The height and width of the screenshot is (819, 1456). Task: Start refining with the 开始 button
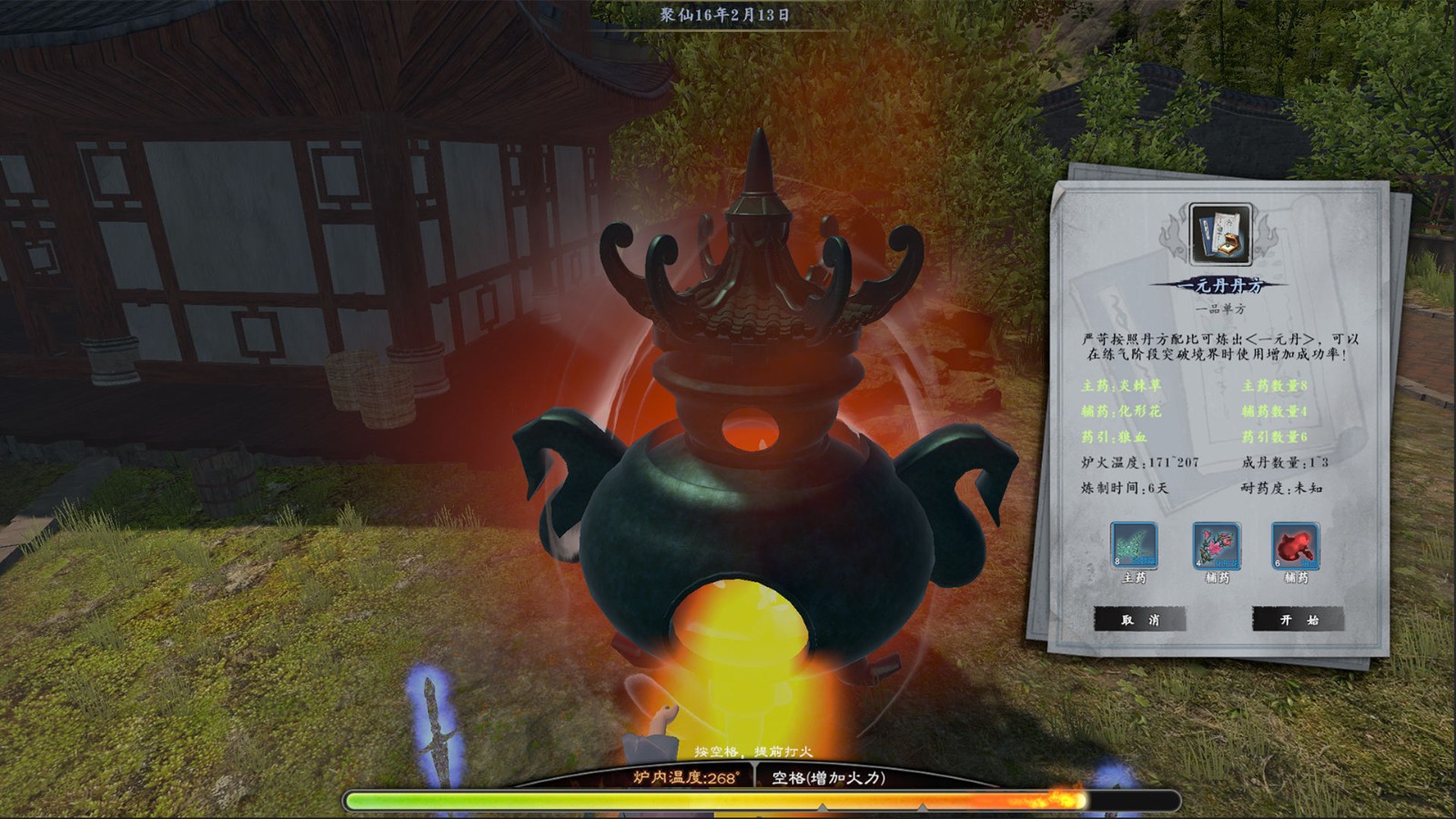(x=1298, y=620)
